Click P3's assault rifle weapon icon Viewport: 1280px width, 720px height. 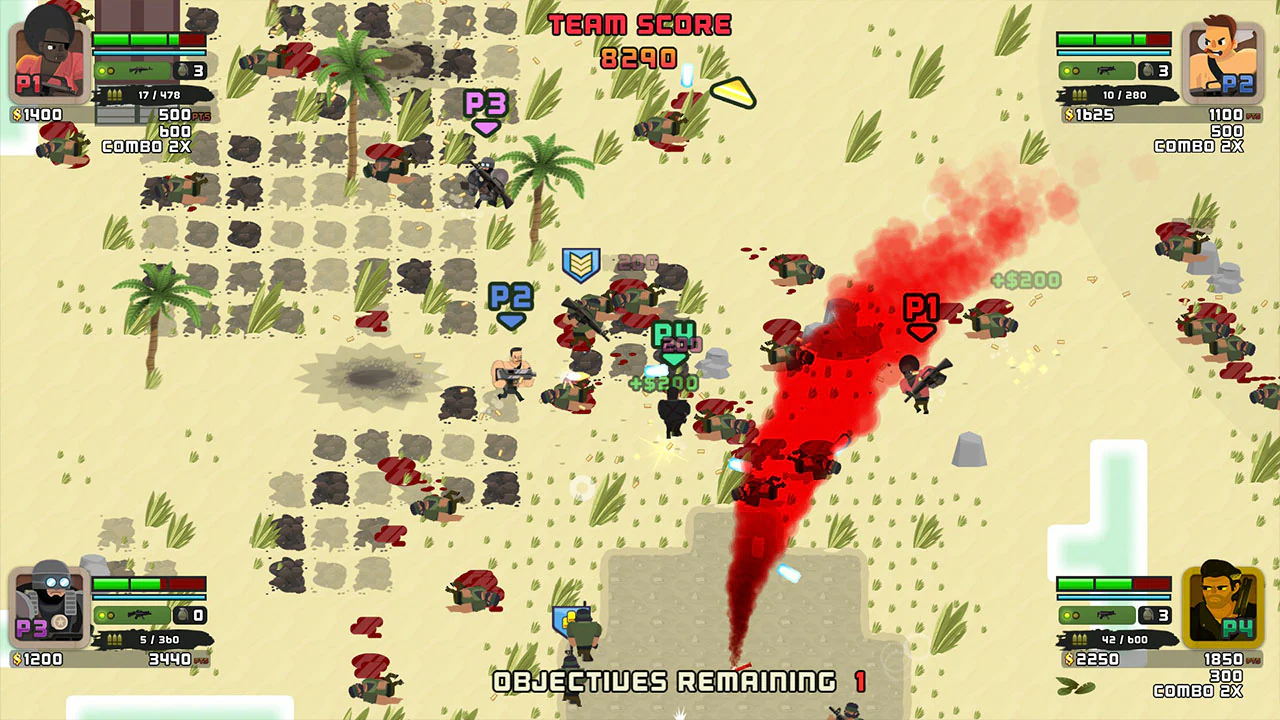pos(139,615)
